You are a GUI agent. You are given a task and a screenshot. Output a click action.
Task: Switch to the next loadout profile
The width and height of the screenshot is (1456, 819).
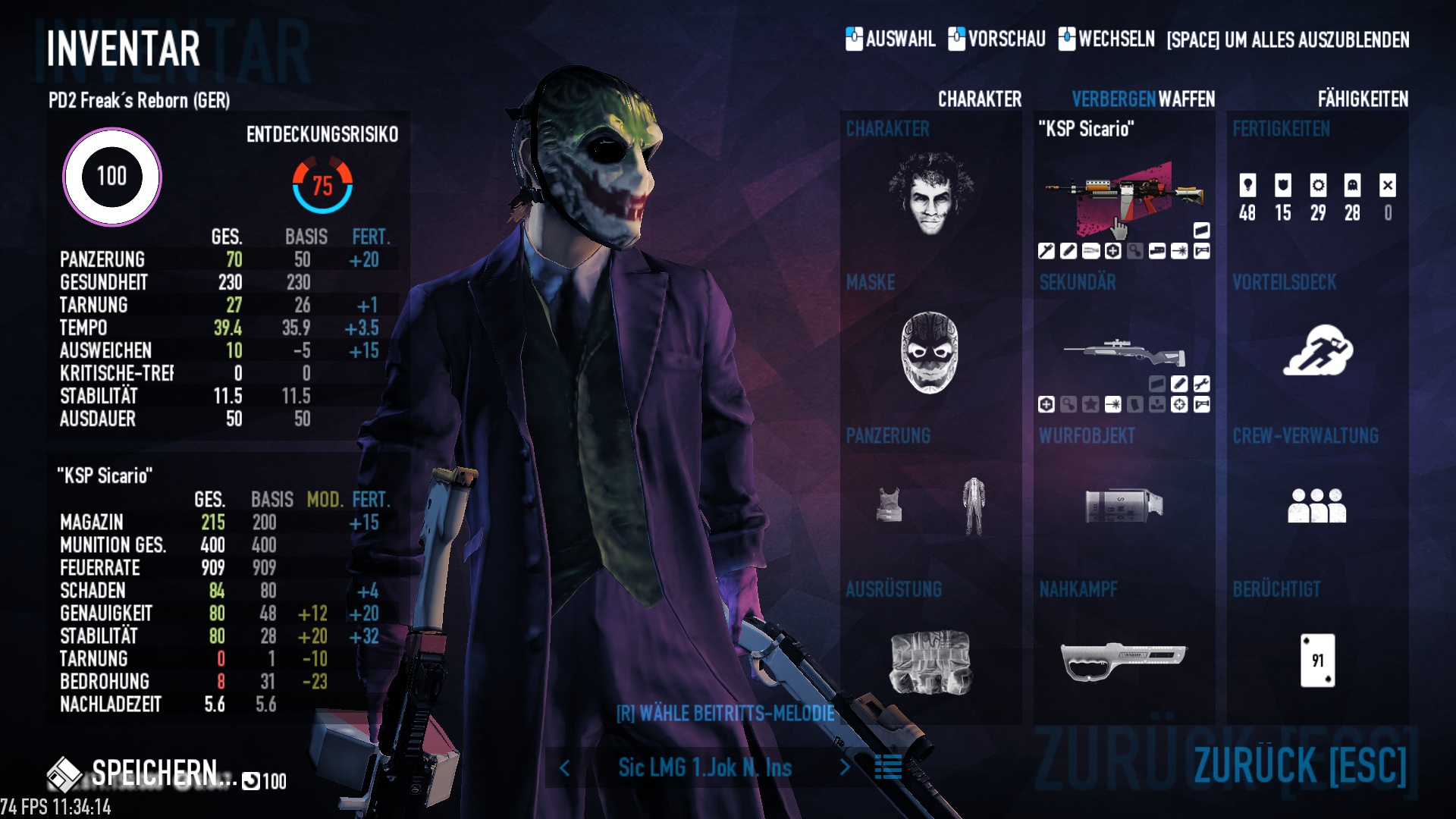click(x=845, y=768)
